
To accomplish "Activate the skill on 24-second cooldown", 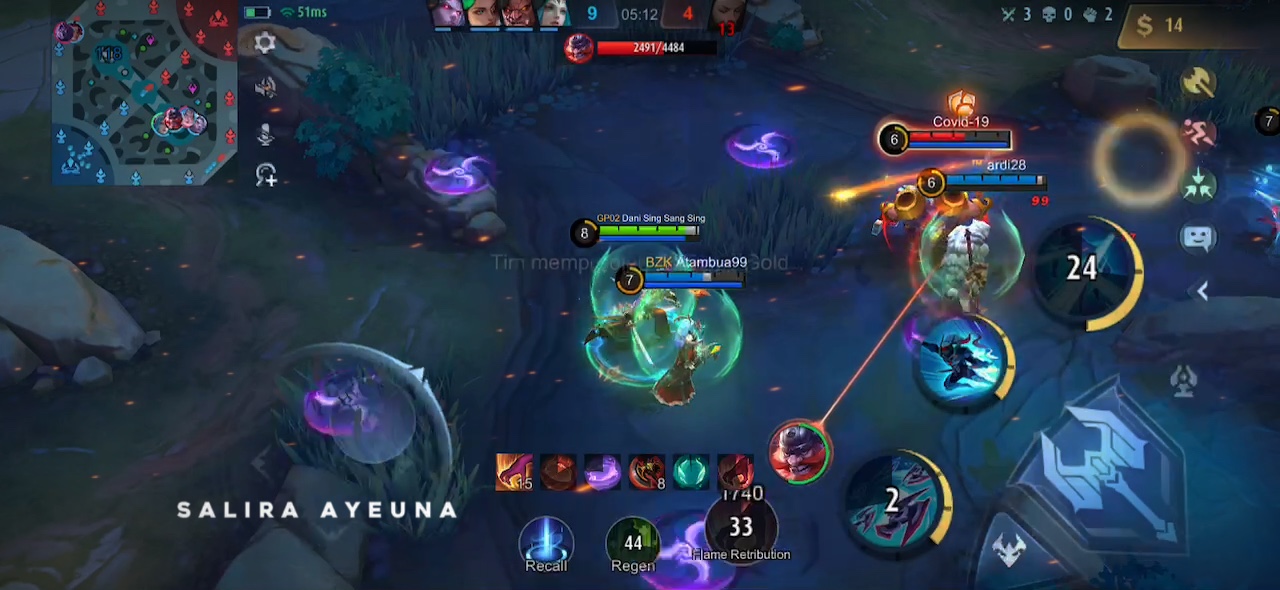I will tap(1084, 270).
